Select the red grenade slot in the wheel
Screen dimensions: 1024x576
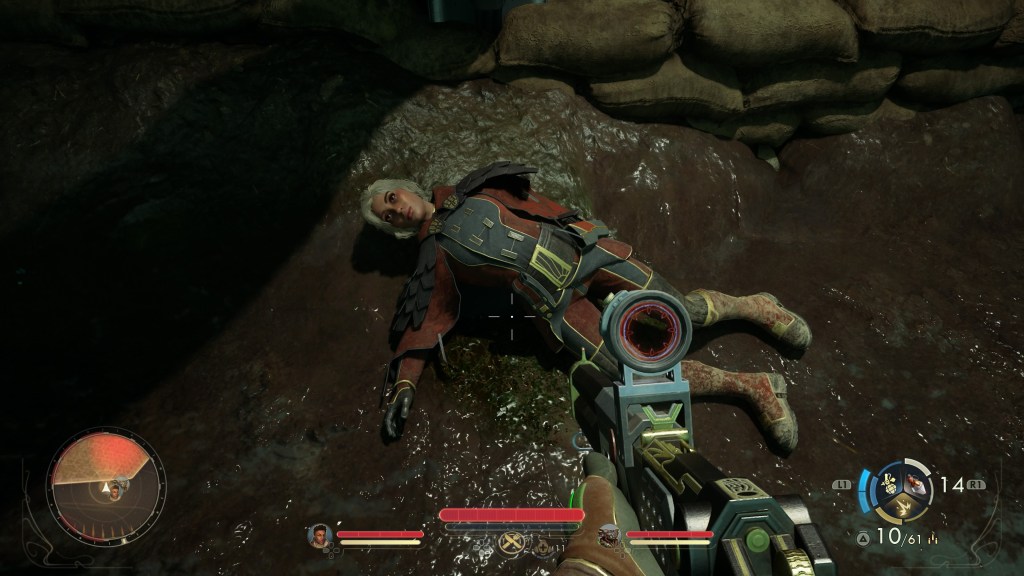[x=914, y=483]
